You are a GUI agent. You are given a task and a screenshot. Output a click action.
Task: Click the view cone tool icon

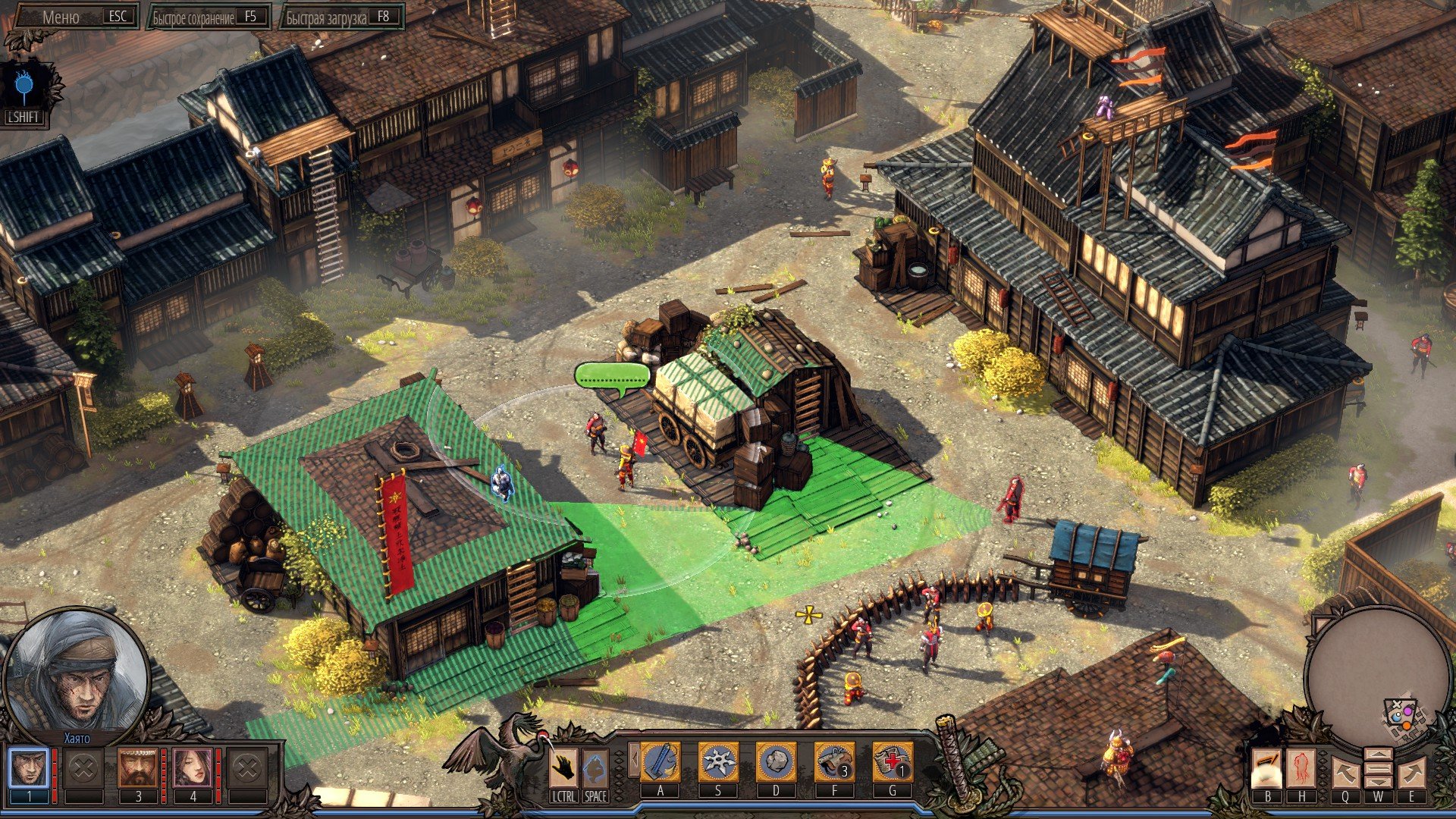(x=1266, y=768)
